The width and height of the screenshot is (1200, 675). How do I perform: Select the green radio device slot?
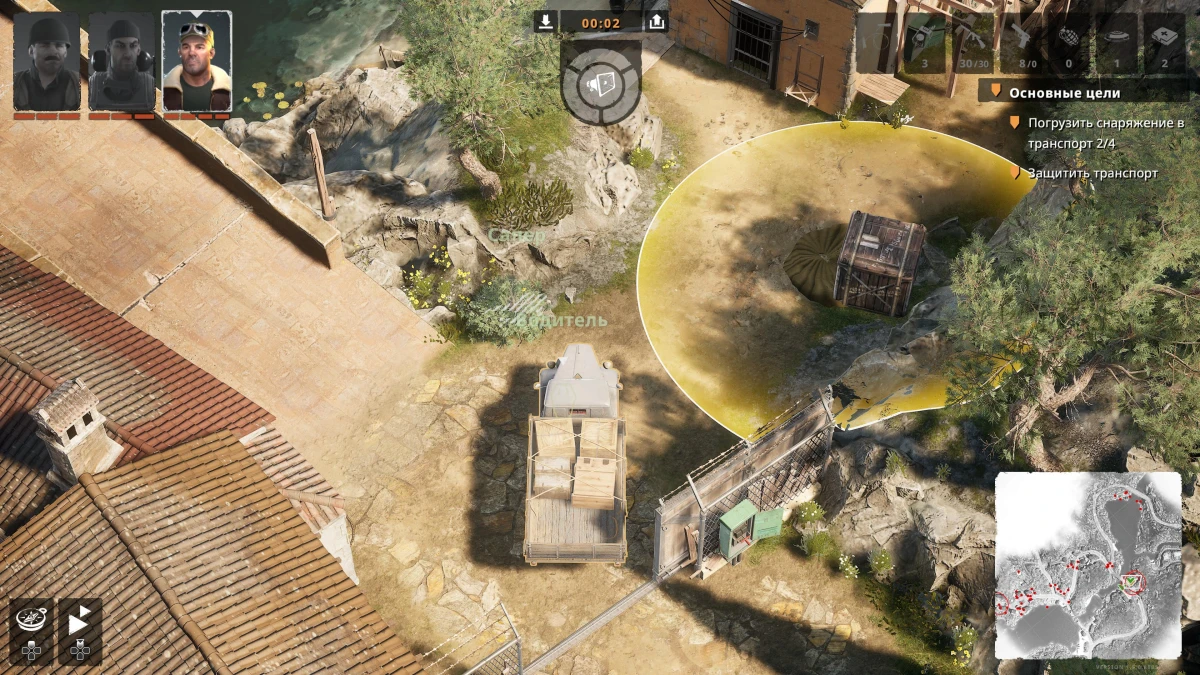(924, 42)
